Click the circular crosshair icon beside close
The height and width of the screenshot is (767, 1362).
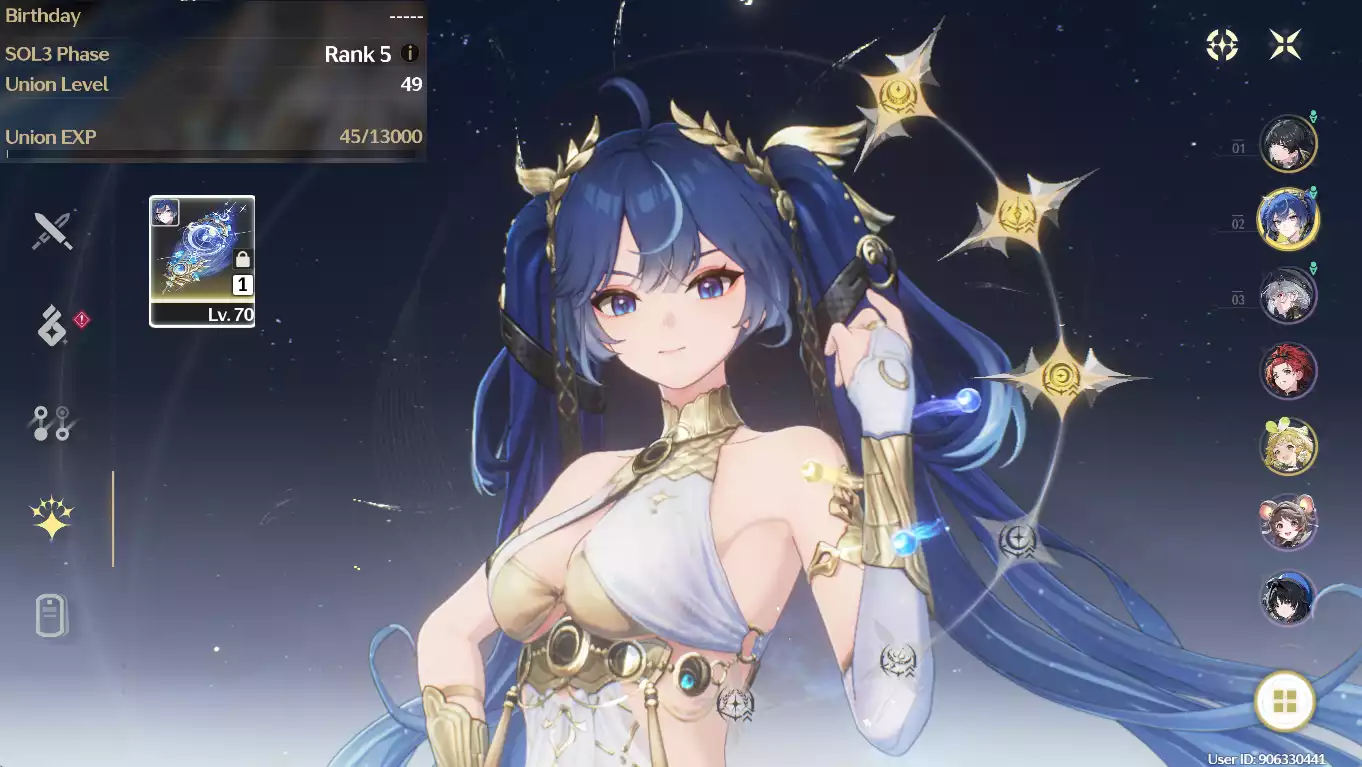pyautogui.click(x=1222, y=44)
